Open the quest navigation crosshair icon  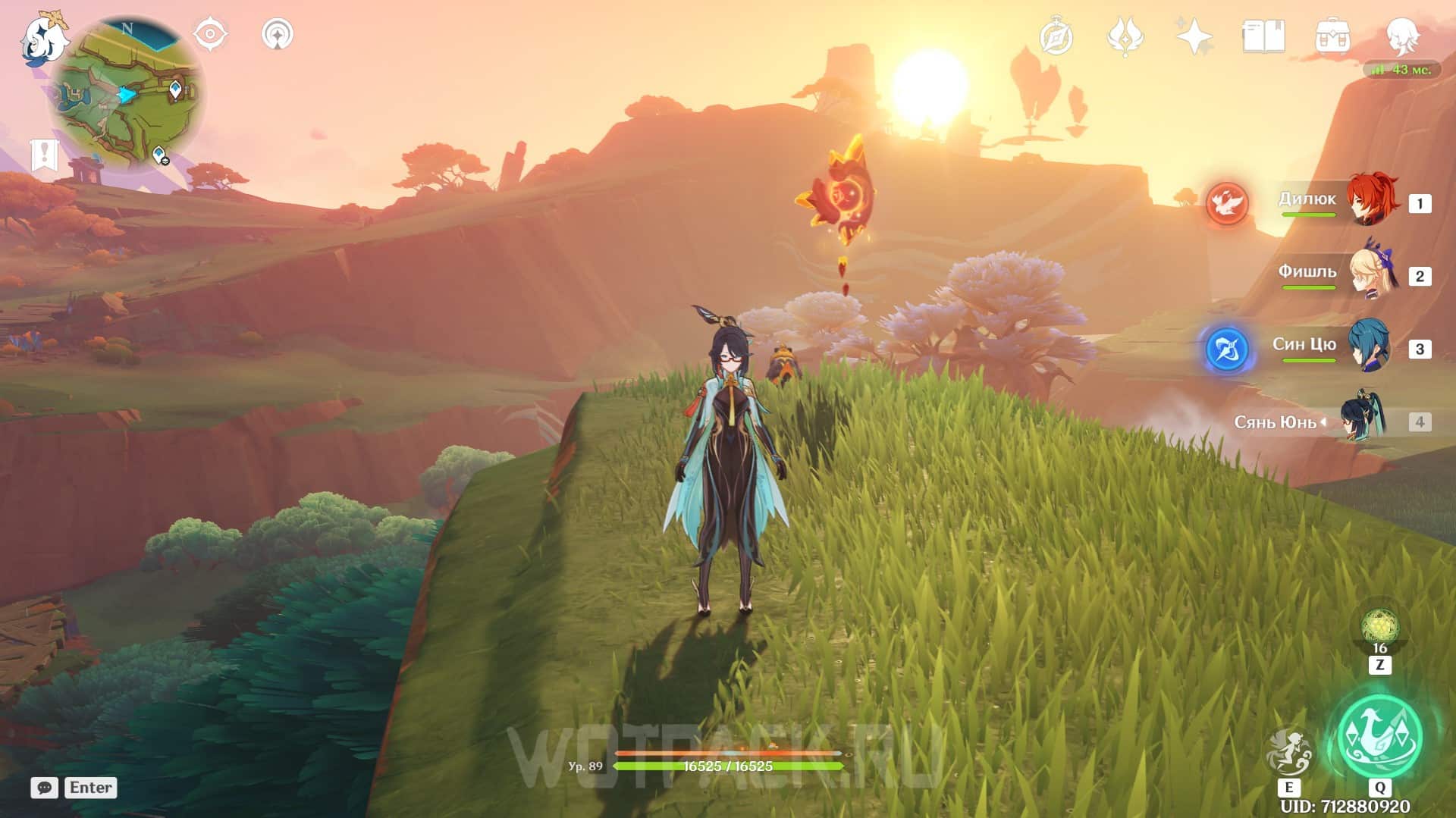click(x=210, y=34)
